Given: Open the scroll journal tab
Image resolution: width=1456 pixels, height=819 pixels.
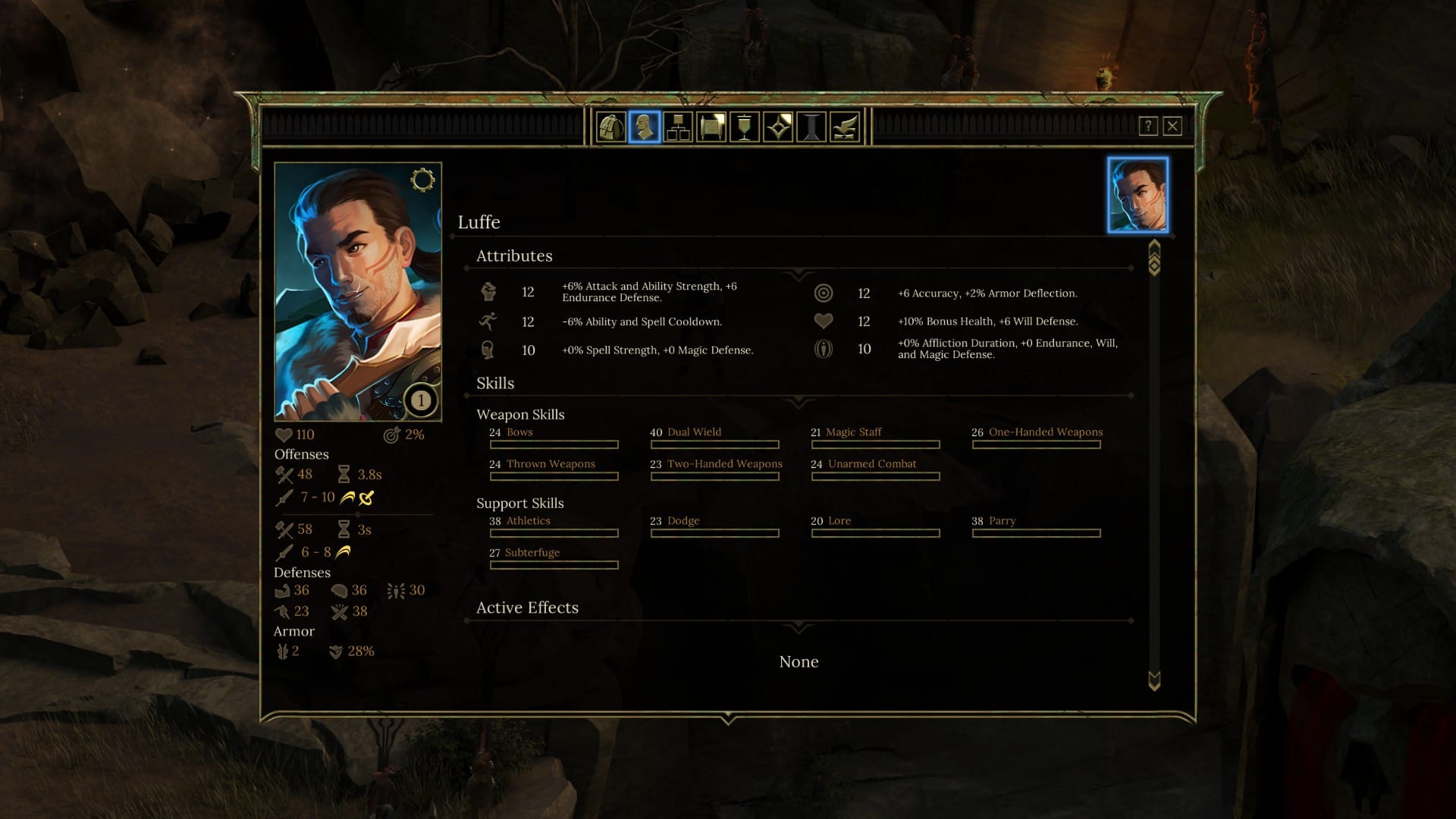Looking at the screenshot, I should pyautogui.click(x=711, y=127).
